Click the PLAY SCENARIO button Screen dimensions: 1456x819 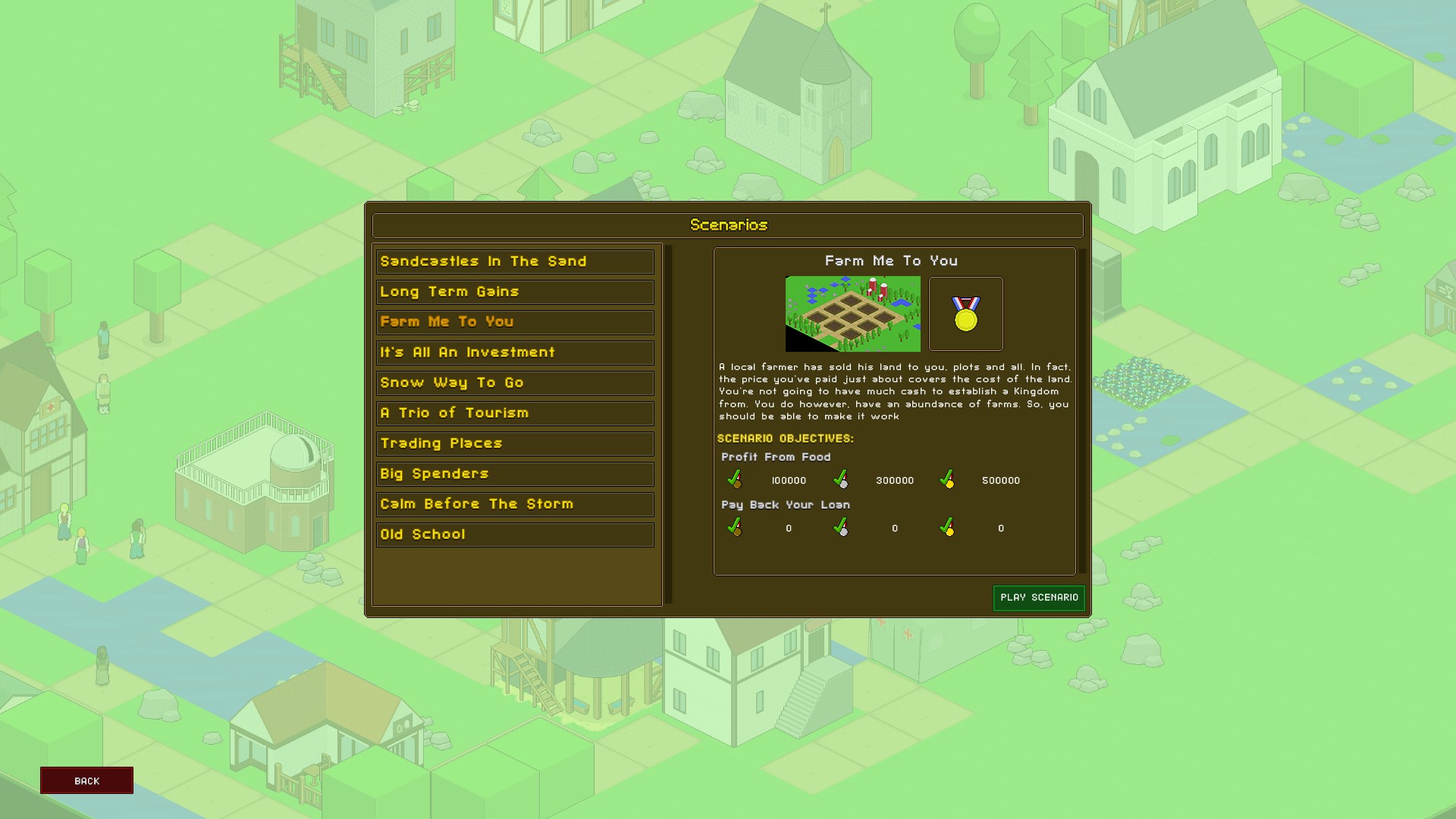click(1039, 598)
